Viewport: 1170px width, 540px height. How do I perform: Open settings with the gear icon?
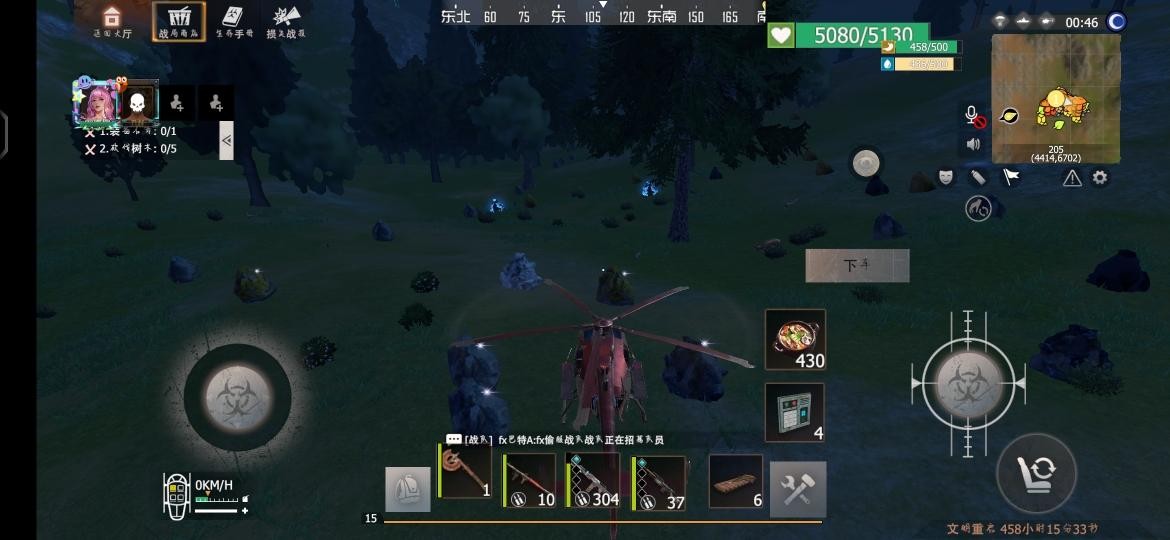1100,178
